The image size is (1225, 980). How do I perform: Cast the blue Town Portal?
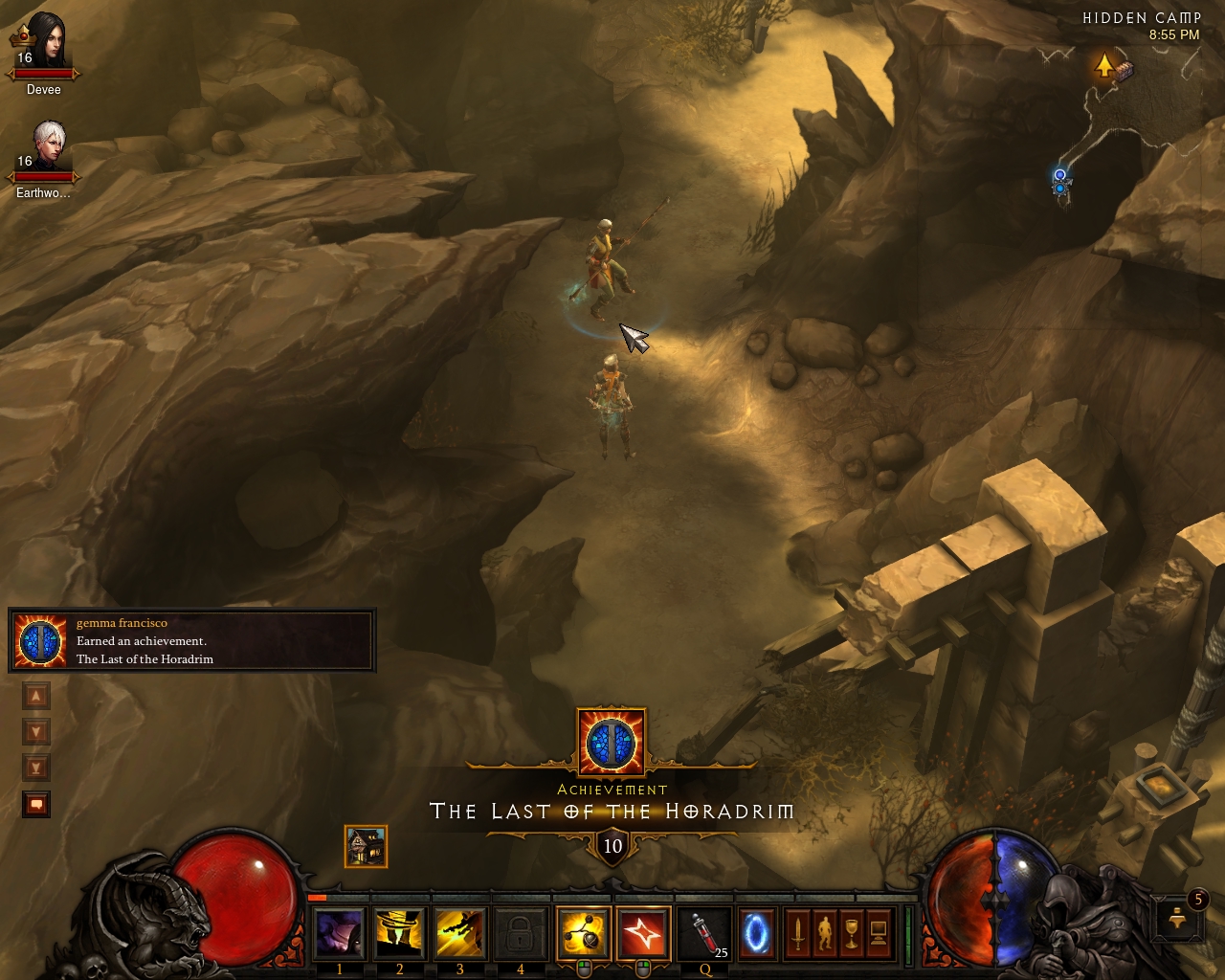tap(756, 933)
